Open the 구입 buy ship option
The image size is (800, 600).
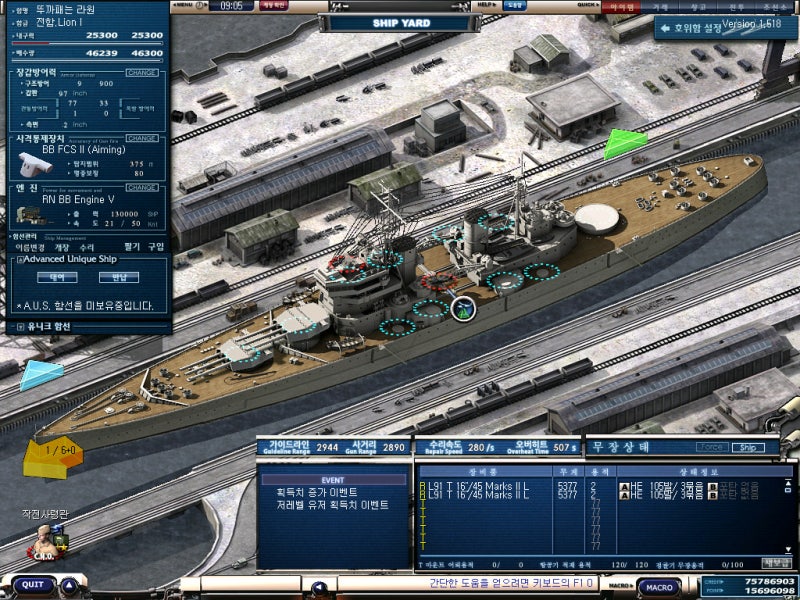tap(156, 246)
